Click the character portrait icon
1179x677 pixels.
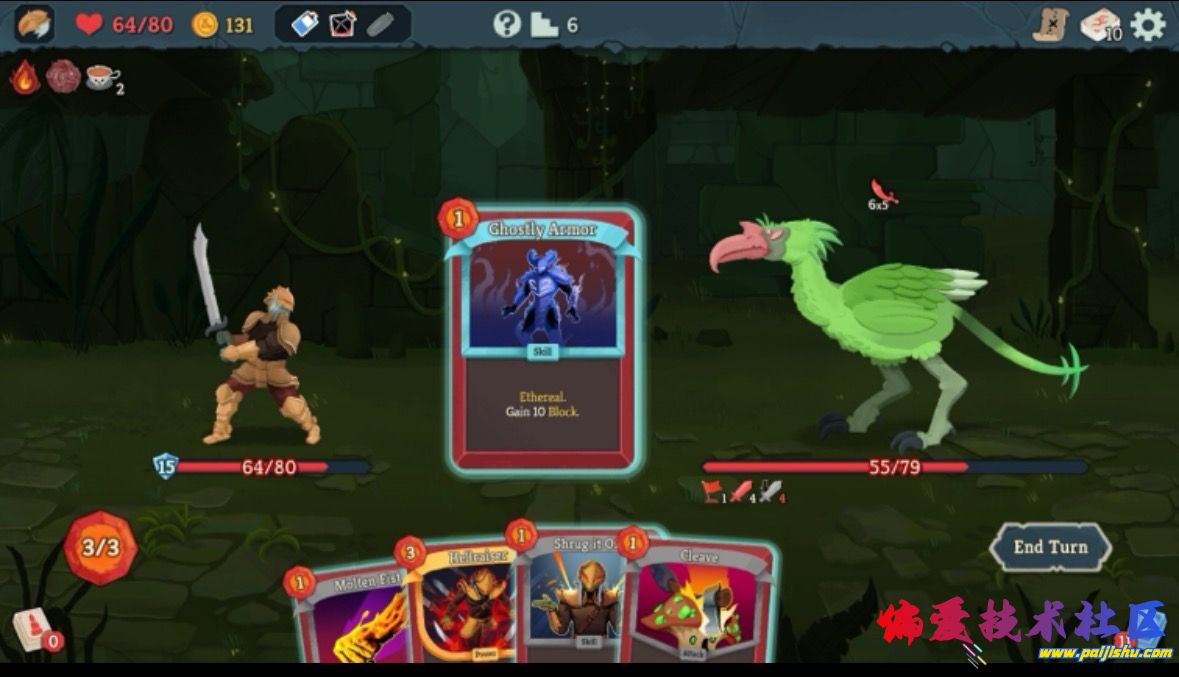coord(34,25)
